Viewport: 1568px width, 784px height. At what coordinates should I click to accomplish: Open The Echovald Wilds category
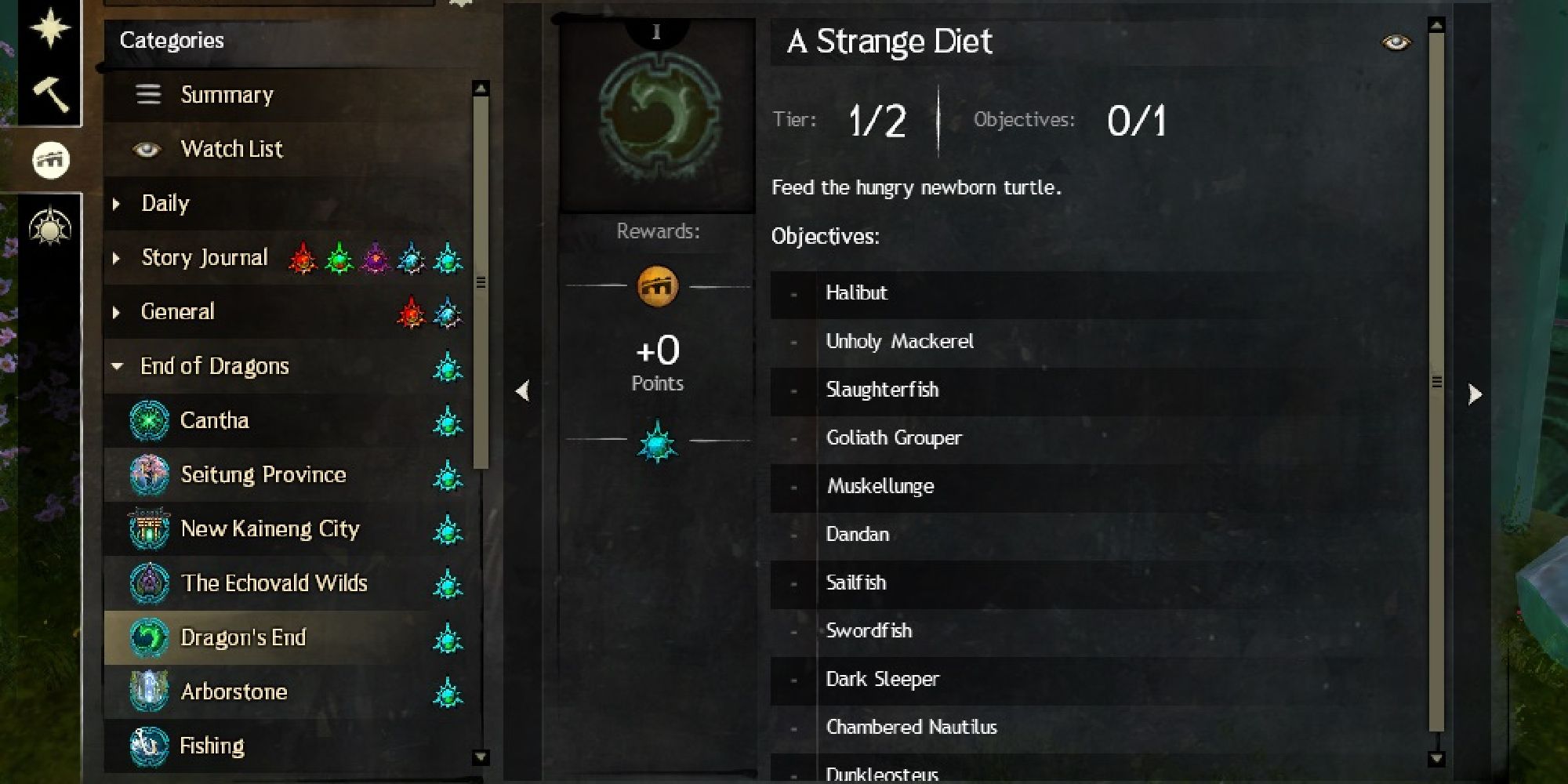click(274, 583)
